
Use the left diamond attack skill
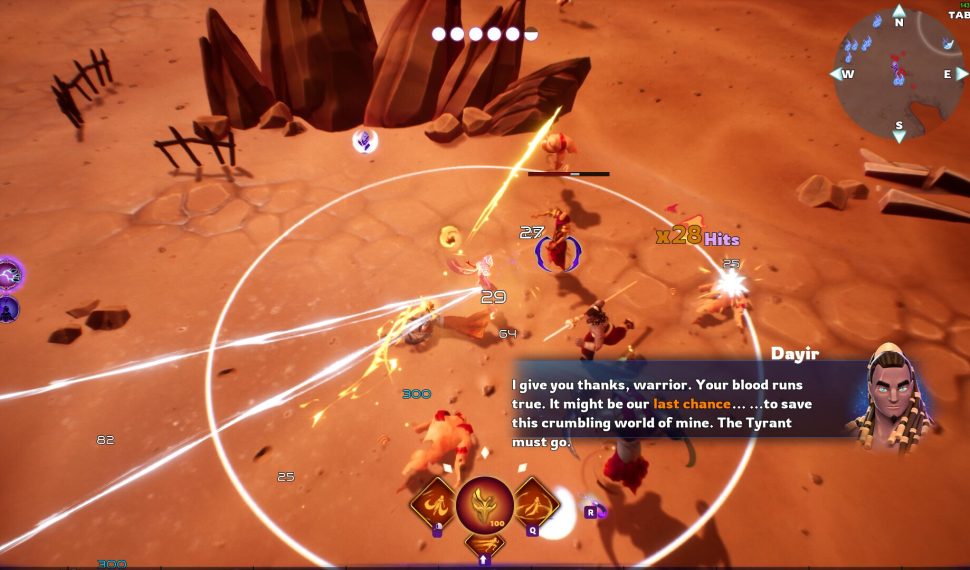435,503
